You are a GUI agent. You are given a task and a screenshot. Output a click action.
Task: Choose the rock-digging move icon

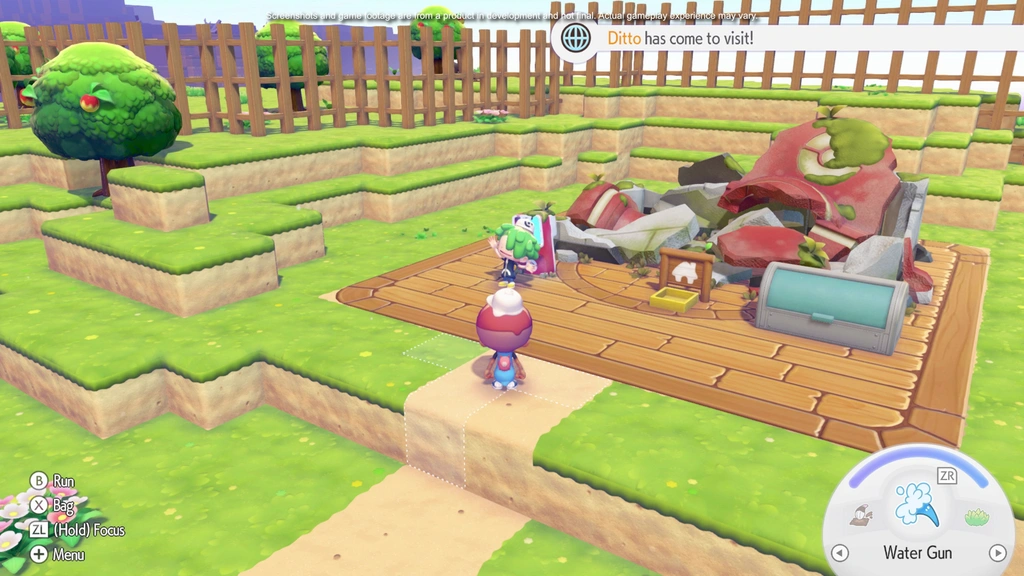[x=859, y=516]
